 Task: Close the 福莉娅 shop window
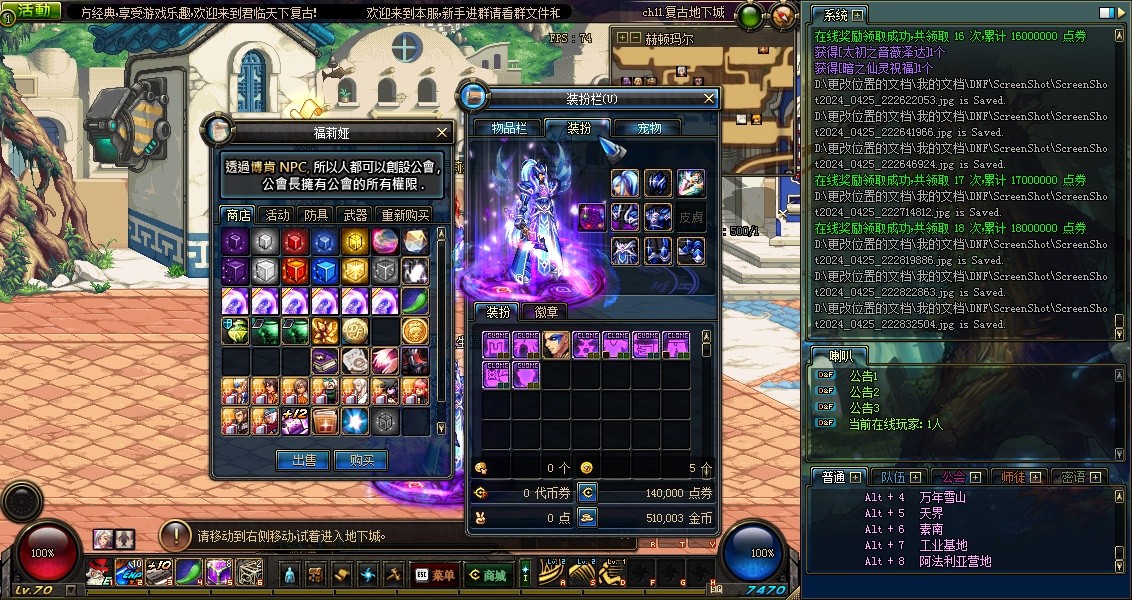443,132
